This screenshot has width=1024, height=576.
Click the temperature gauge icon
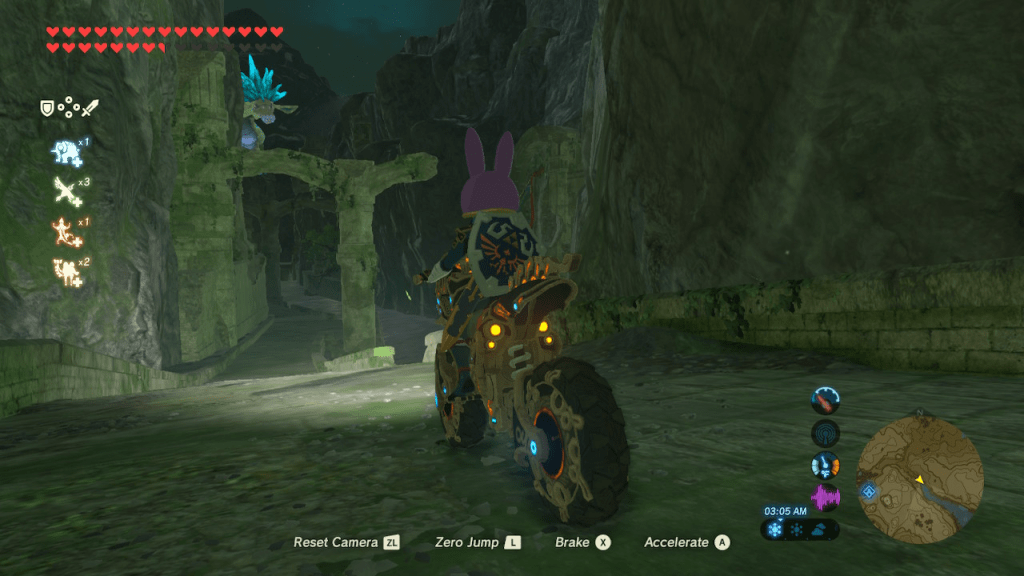coord(825,465)
